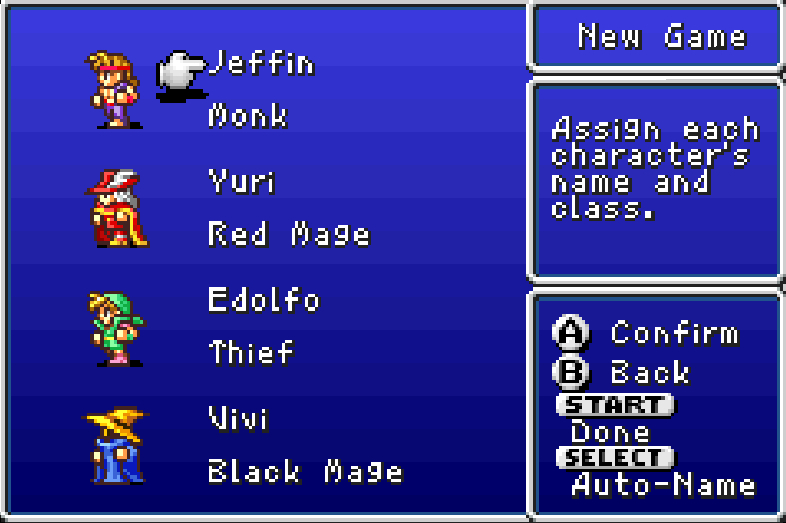Select the character name Jeffin
Screen dimensions: 786x523
pos(261,65)
